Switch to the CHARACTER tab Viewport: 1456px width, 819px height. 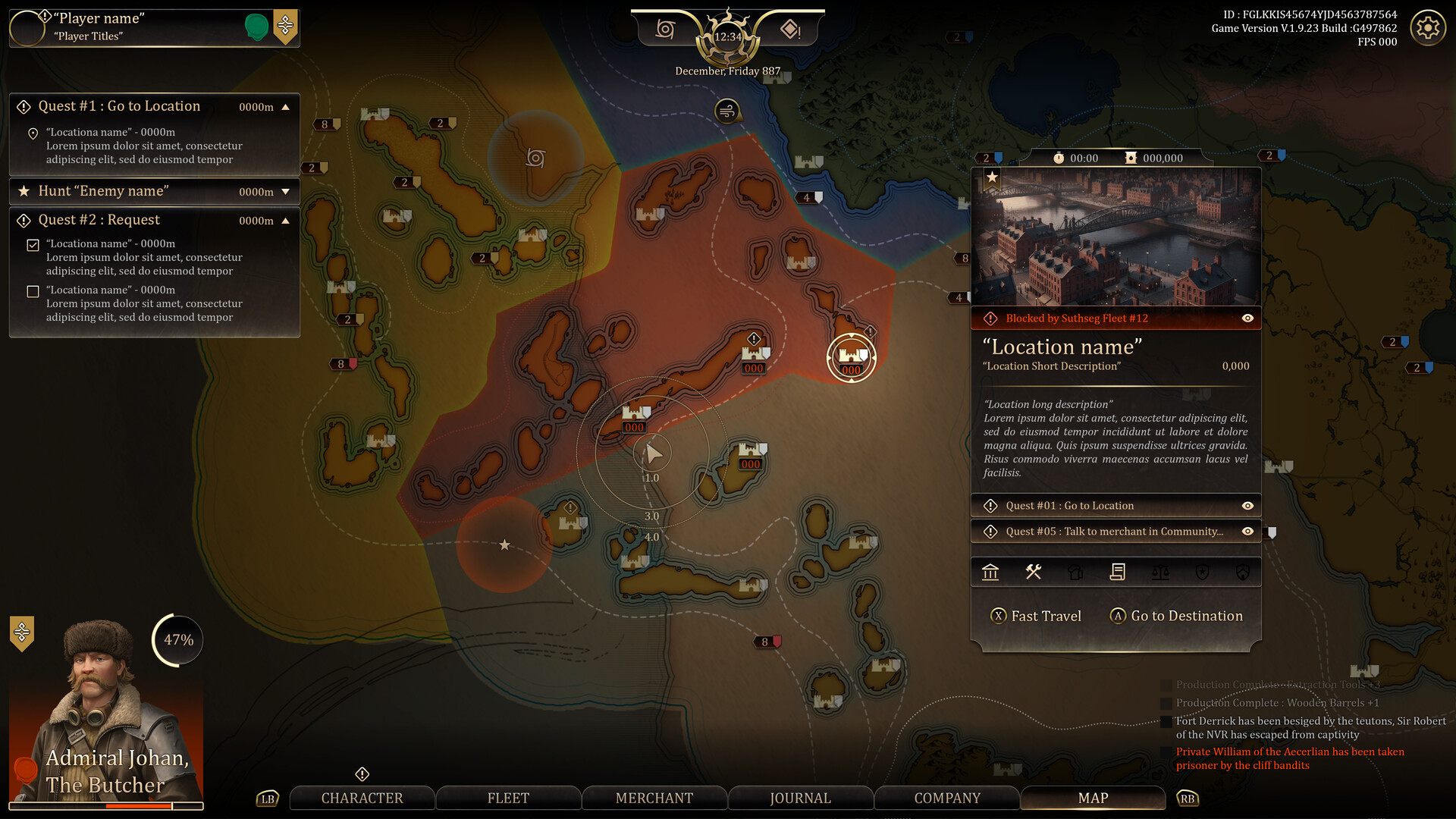362,798
